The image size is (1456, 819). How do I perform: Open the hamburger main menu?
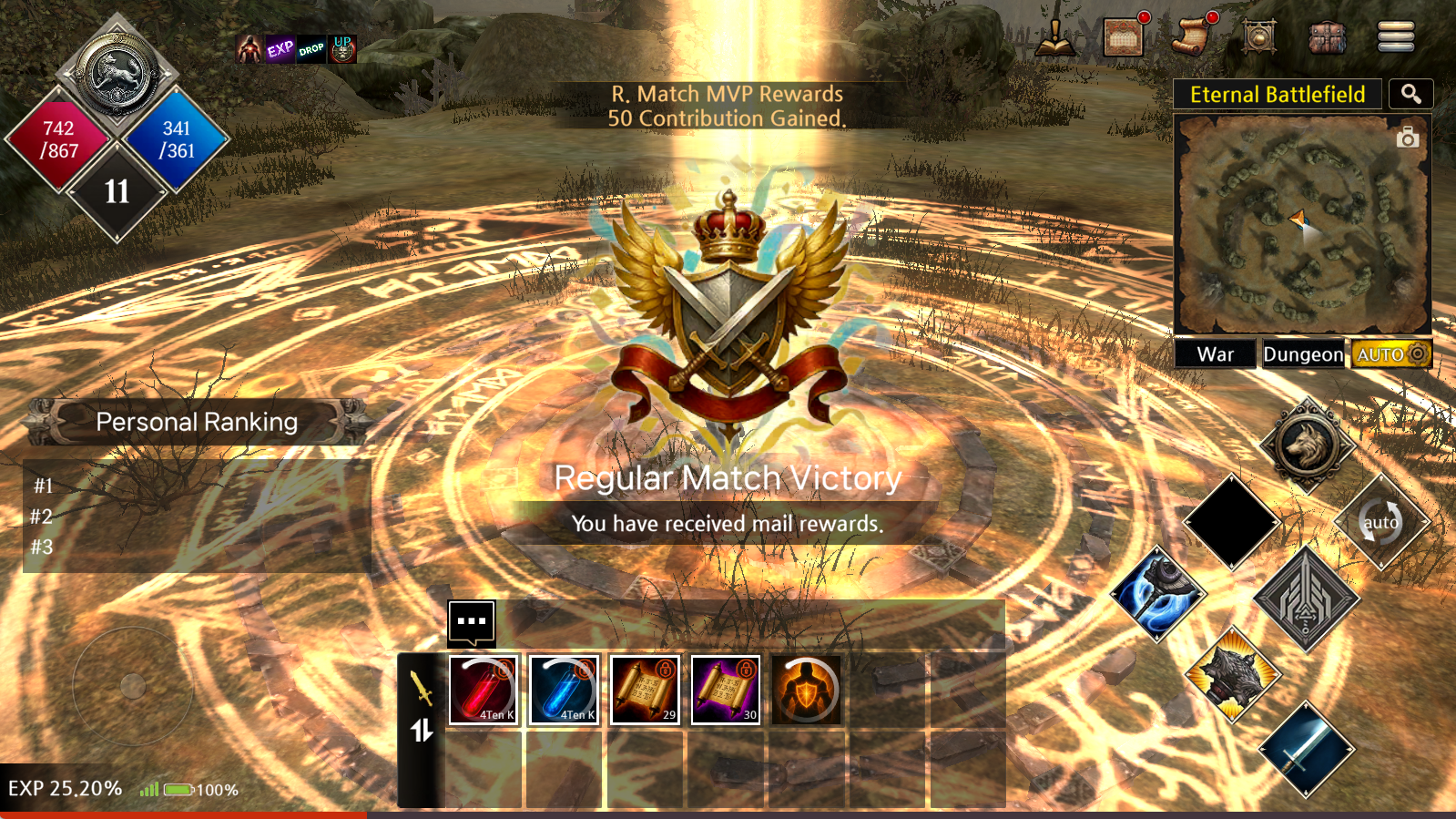pyautogui.click(x=1395, y=36)
